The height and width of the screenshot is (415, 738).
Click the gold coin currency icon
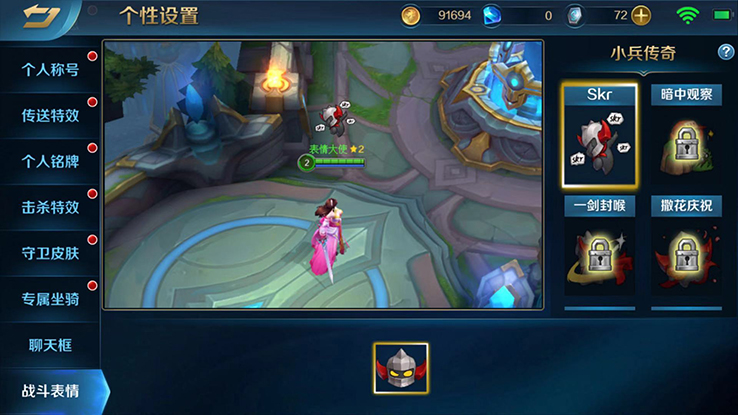coord(411,15)
